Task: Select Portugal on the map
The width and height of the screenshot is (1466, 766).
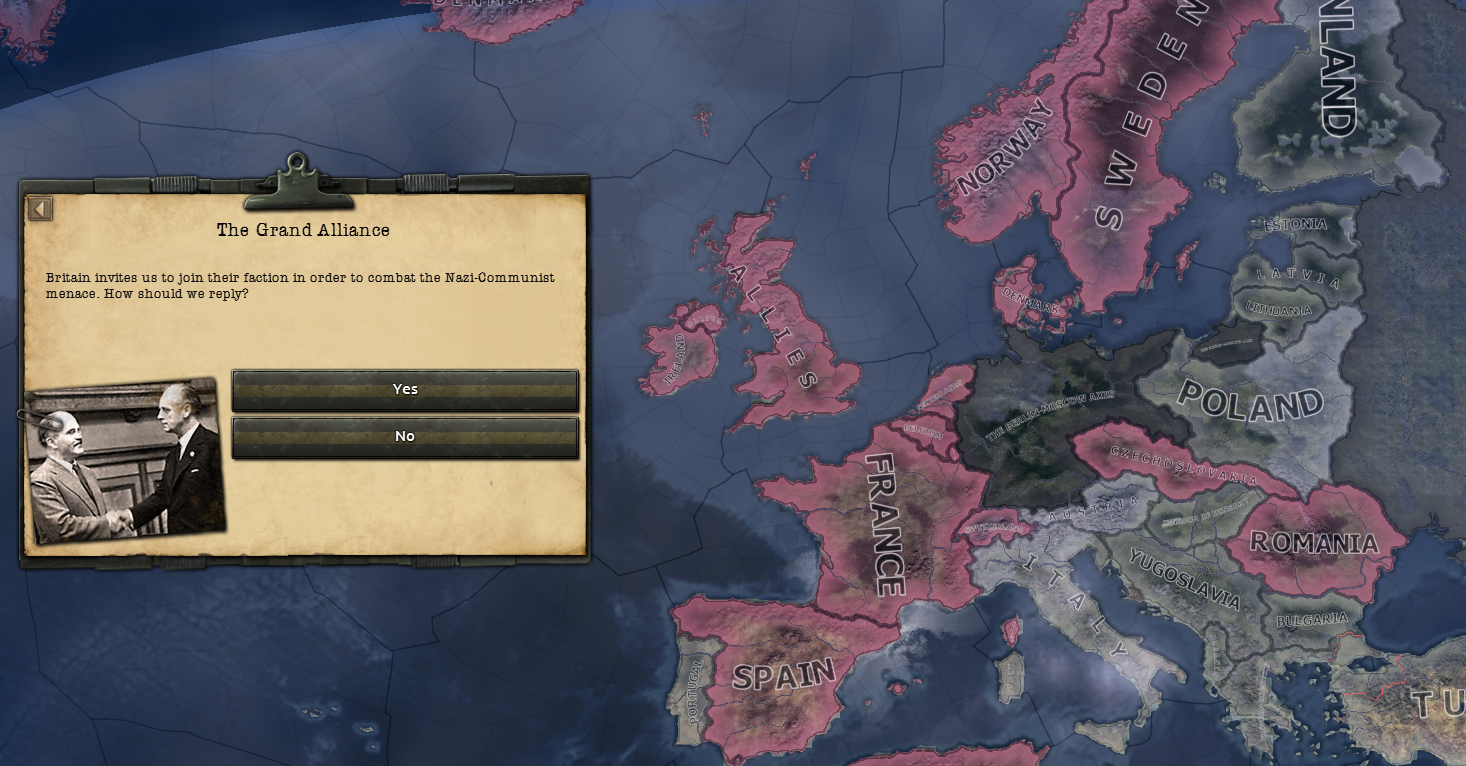Action: click(695, 690)
